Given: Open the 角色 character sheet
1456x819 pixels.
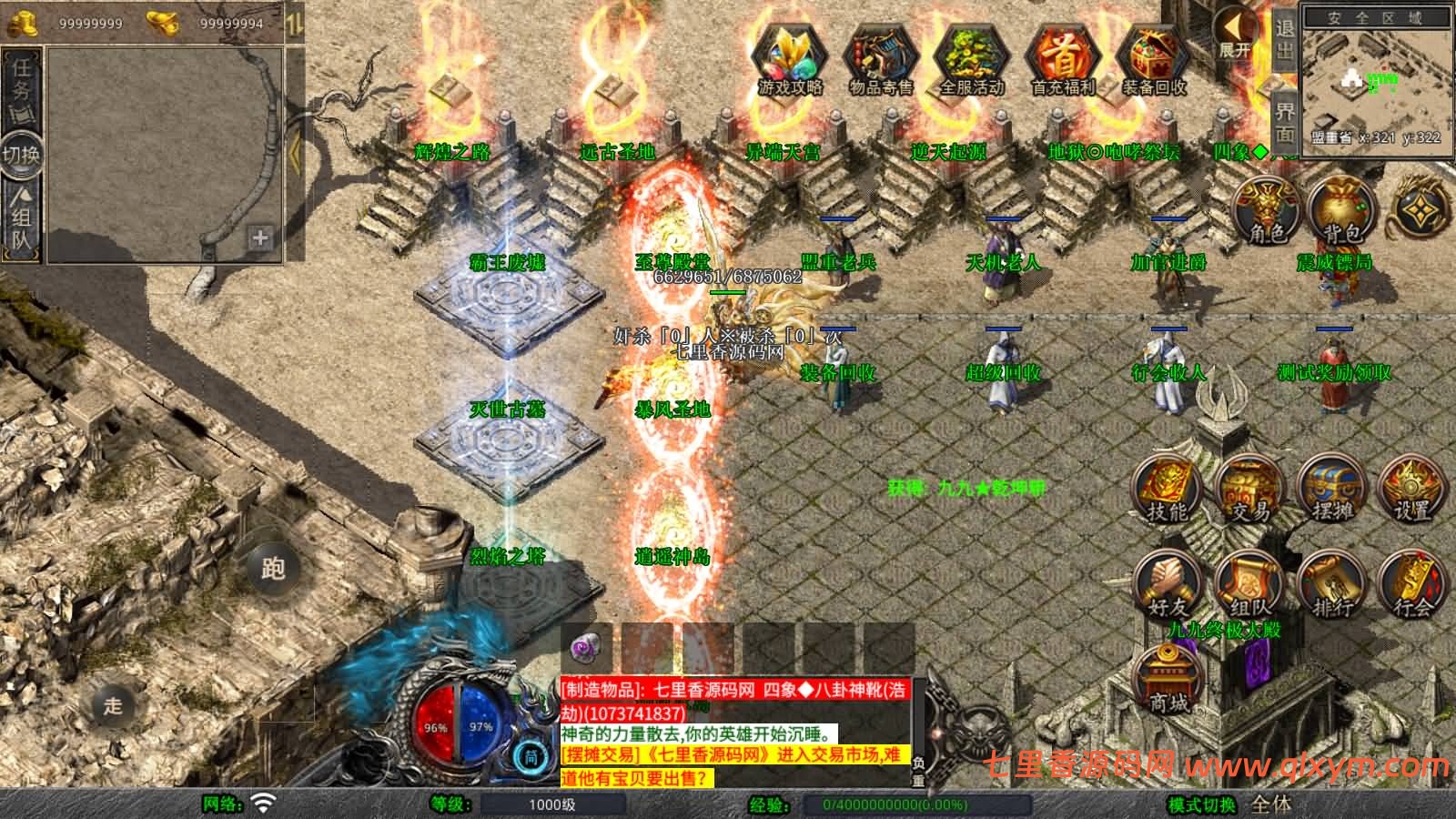Looking at the screenshot, I should tap(1266, 209).
